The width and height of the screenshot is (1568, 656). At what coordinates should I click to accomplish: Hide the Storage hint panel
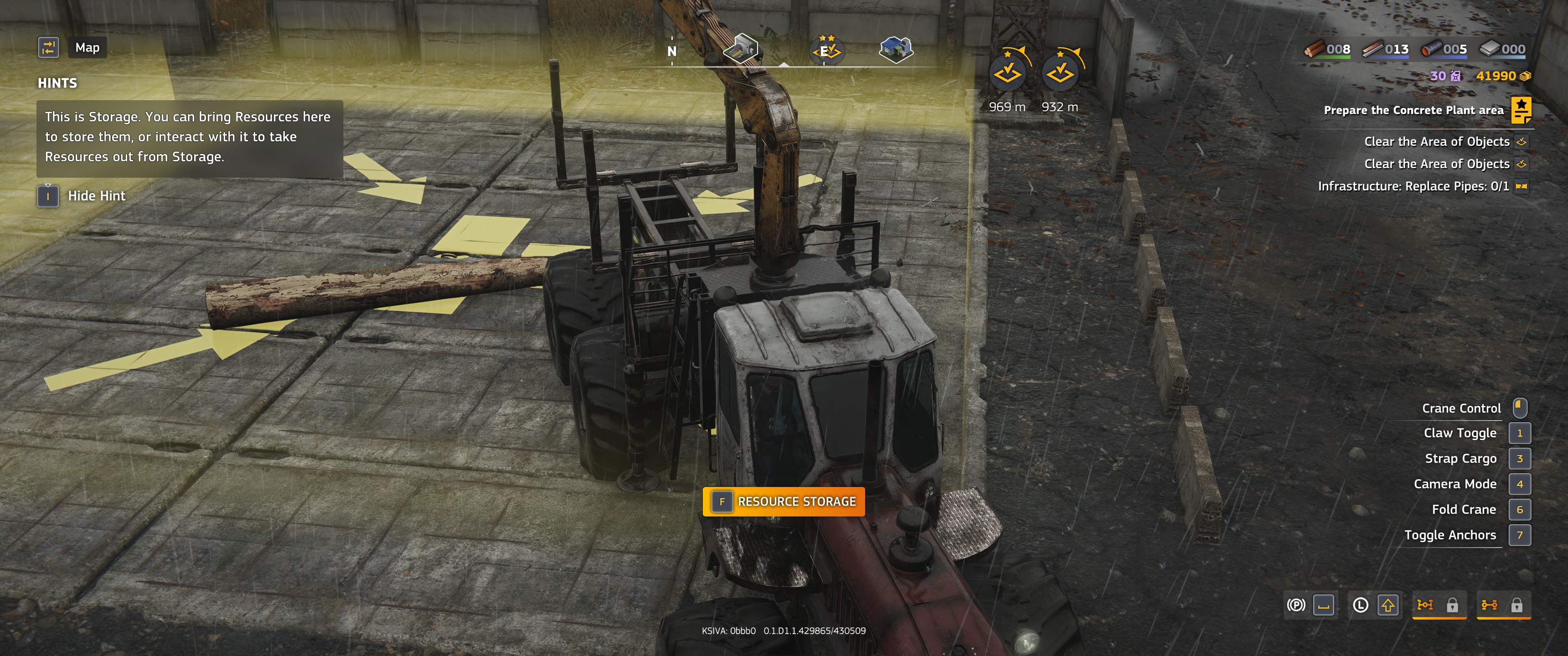point(96,196)
